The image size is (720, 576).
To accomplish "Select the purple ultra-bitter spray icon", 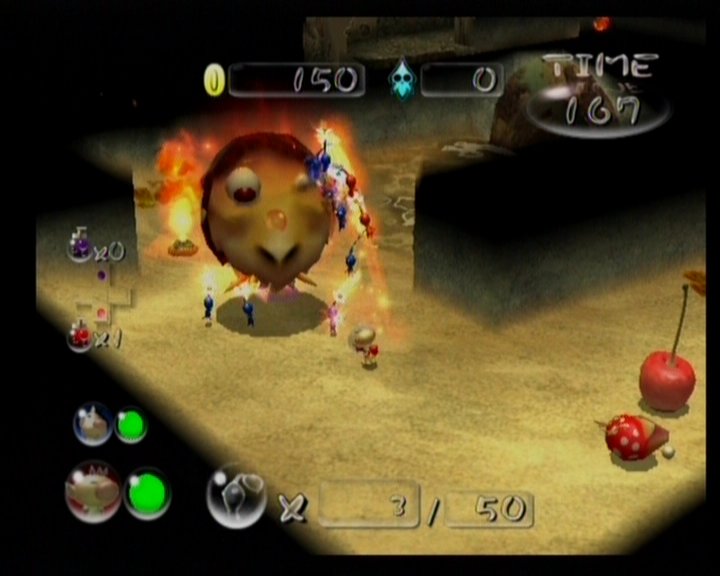I will [x=79, y=246].
